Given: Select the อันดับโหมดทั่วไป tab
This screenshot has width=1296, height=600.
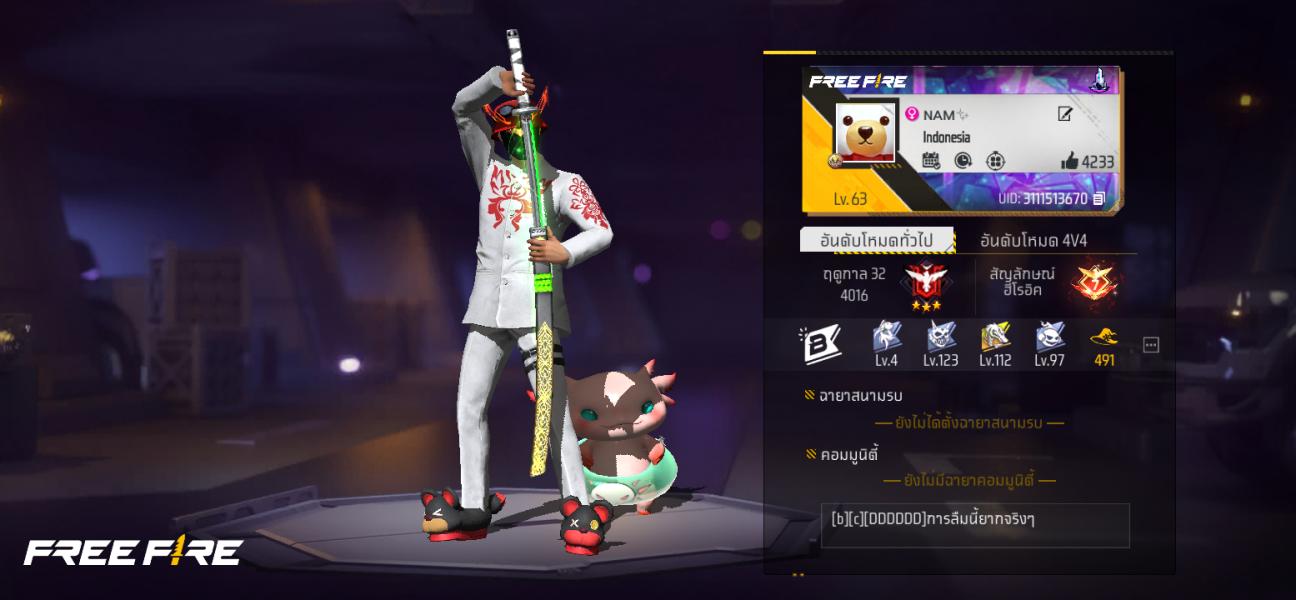Looking at the screenshot, I should (877, 240).
